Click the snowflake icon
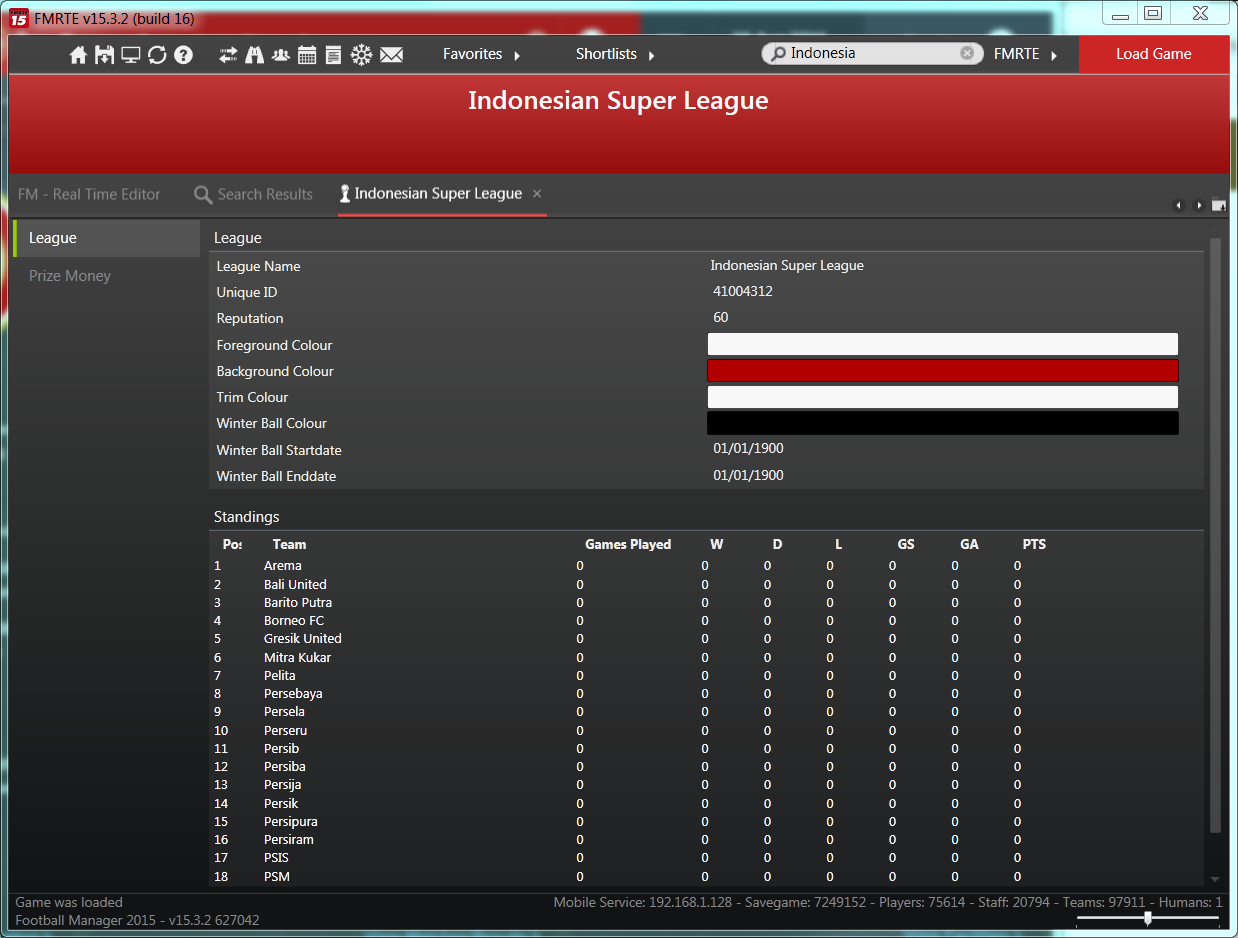 coord(361,55)
